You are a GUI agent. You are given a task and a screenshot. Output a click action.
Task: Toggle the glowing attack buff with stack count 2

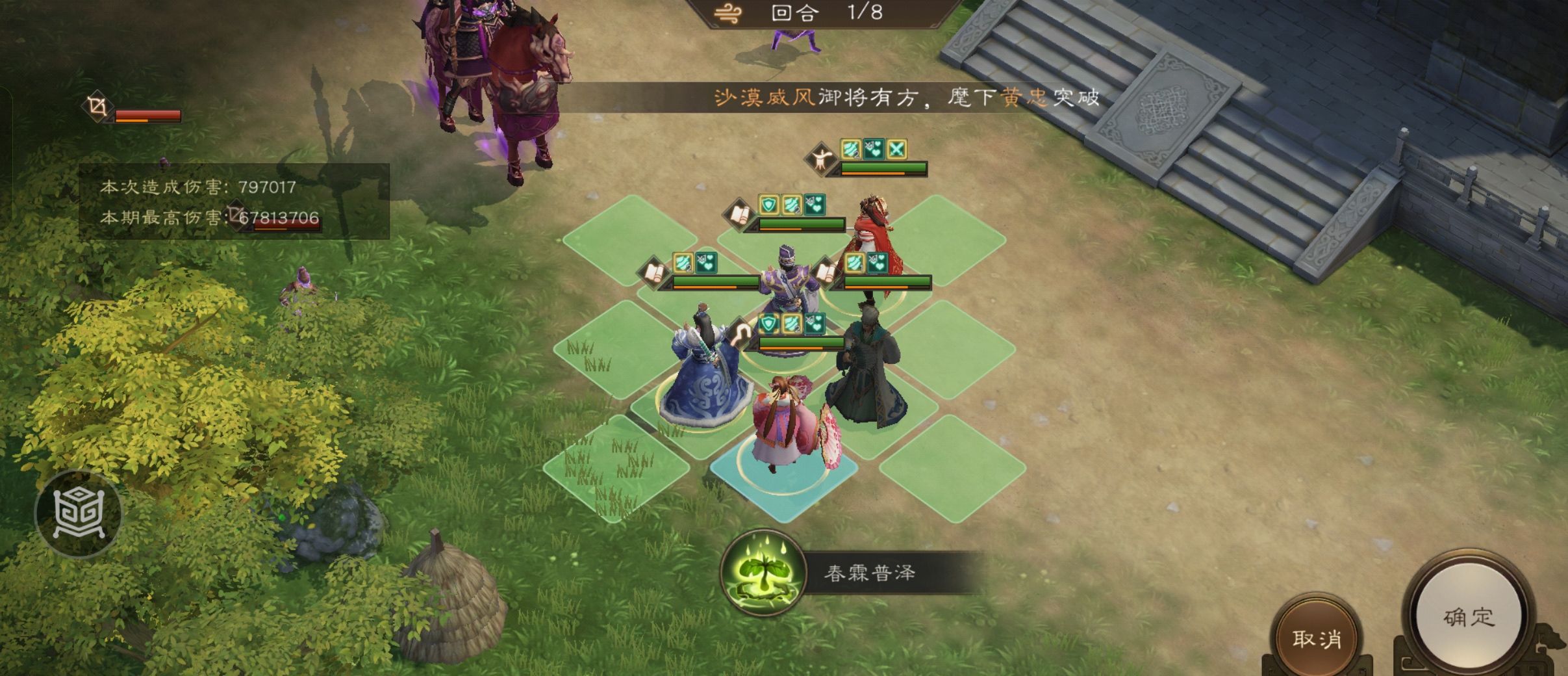coord(683,263)
